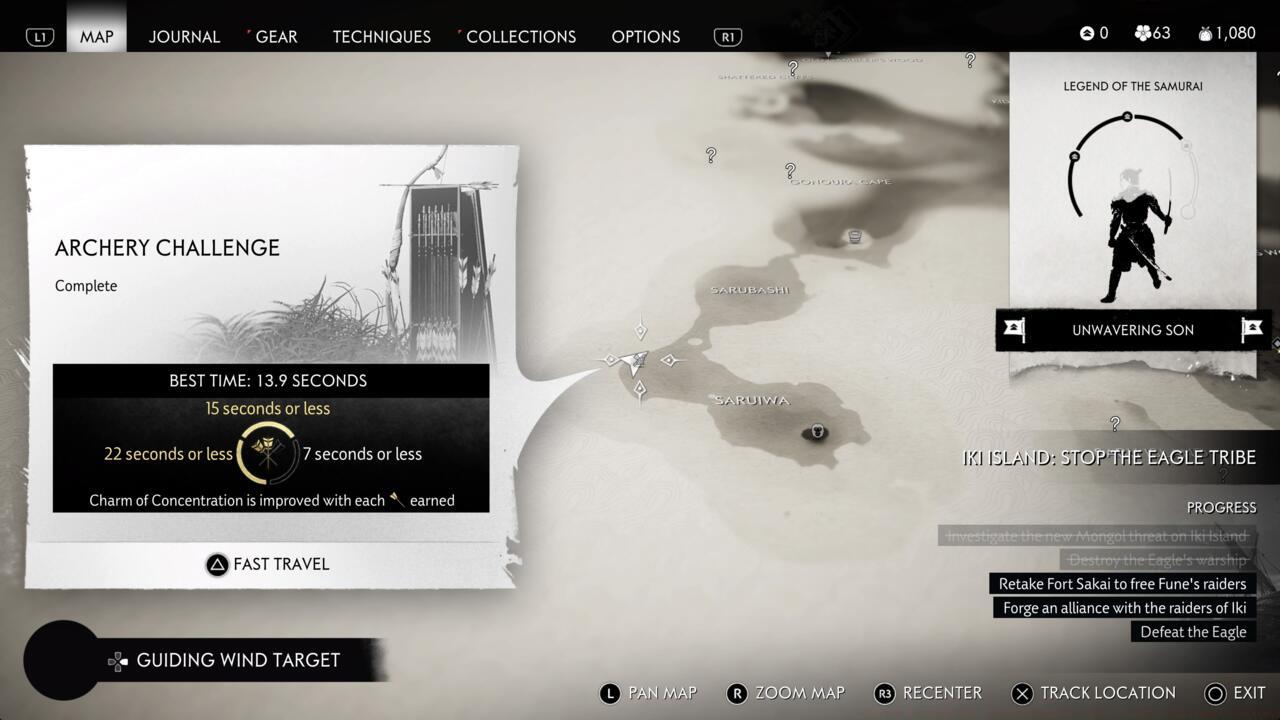Choose objective Forge an alliance with raiders
1280x720 pixels.
tap(1124, 608)
